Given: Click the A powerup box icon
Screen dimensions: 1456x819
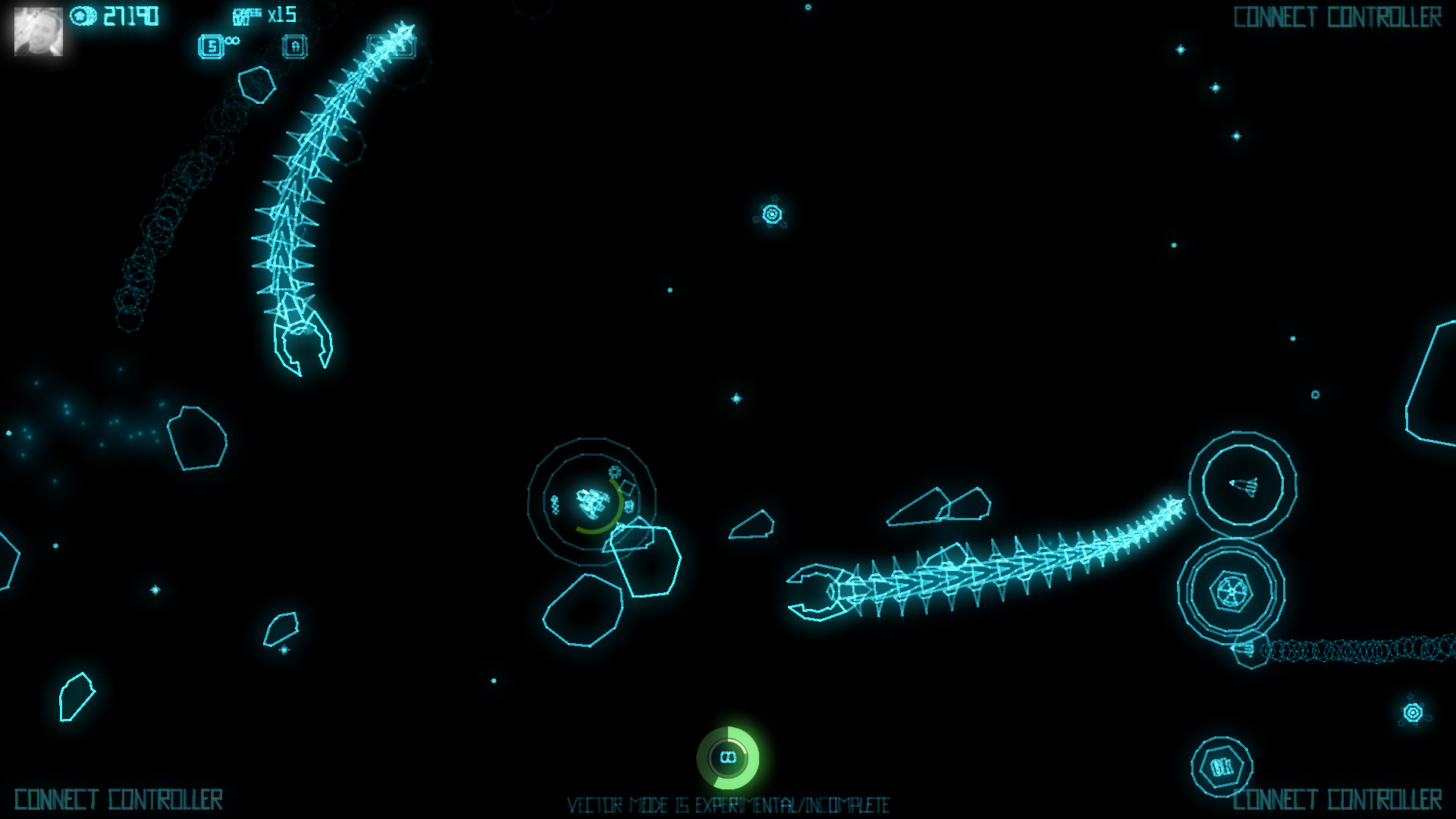Looking at the screenshot, I should pos(296,46).
